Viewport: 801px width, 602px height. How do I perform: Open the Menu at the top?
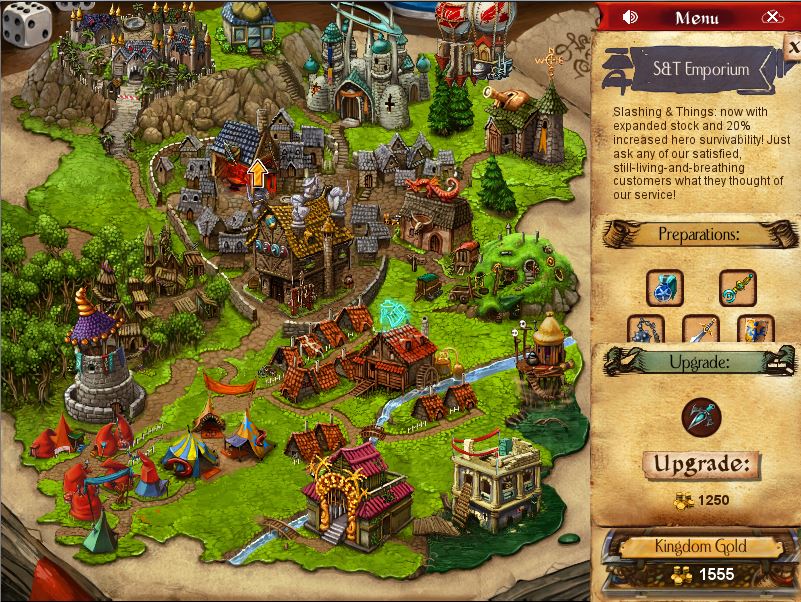pyautogui.click(x=697, y=17)
